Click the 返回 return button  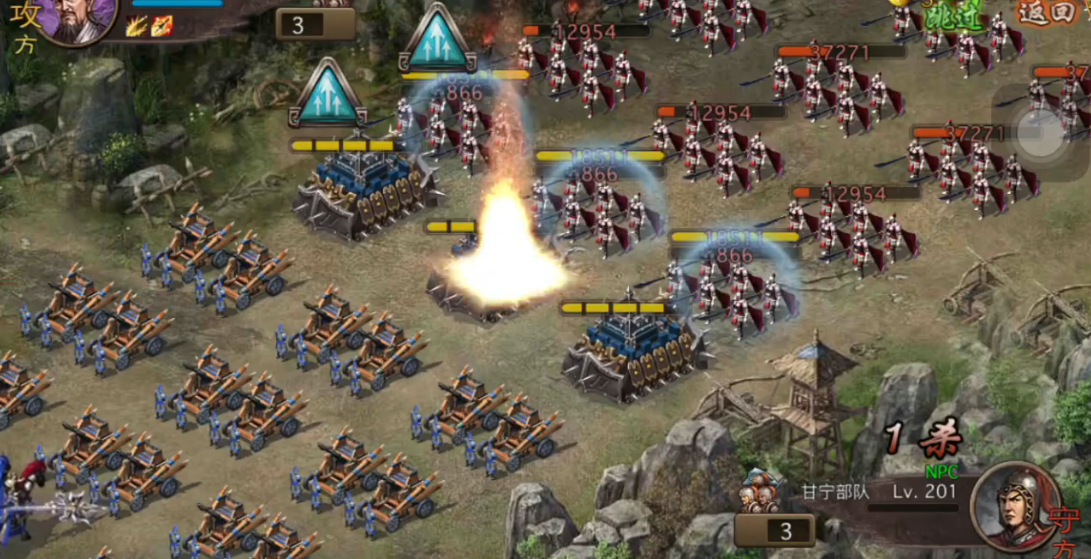[x=1048, y=13]
